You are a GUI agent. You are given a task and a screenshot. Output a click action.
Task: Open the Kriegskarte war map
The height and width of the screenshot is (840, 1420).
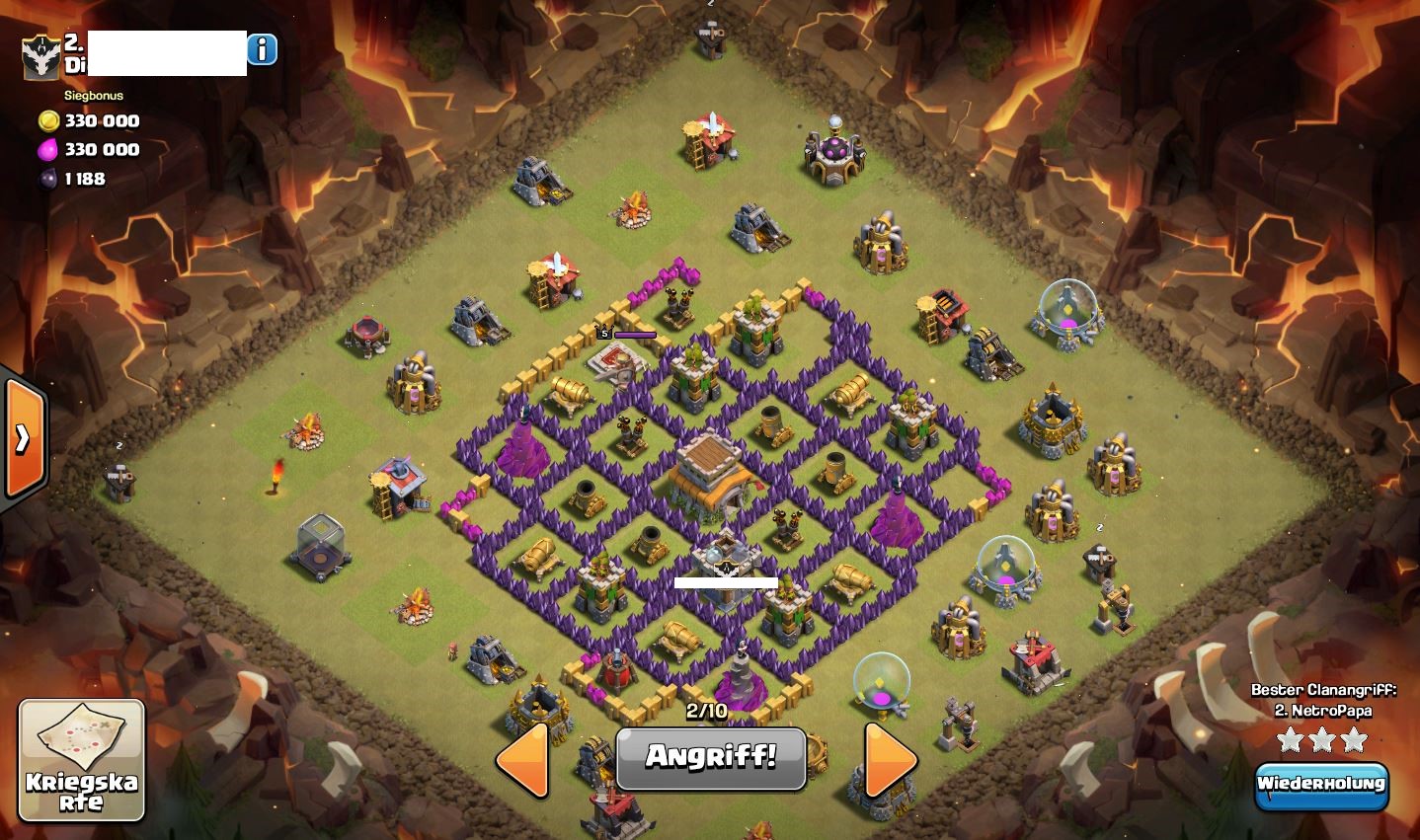[82, 760]
